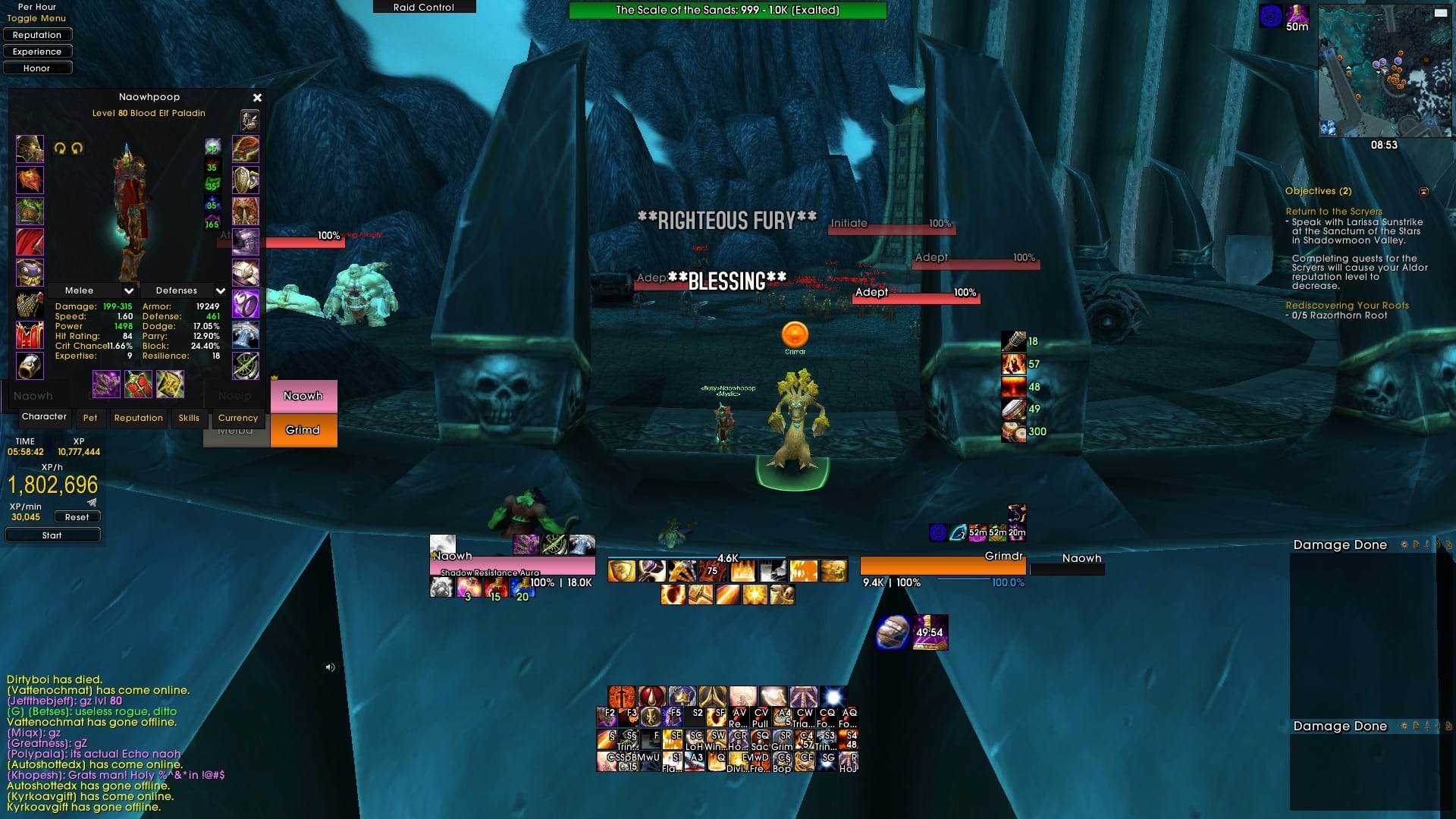Select the Honor button
The height and width of the screenshot is (819, 1456).
(37, 68)
